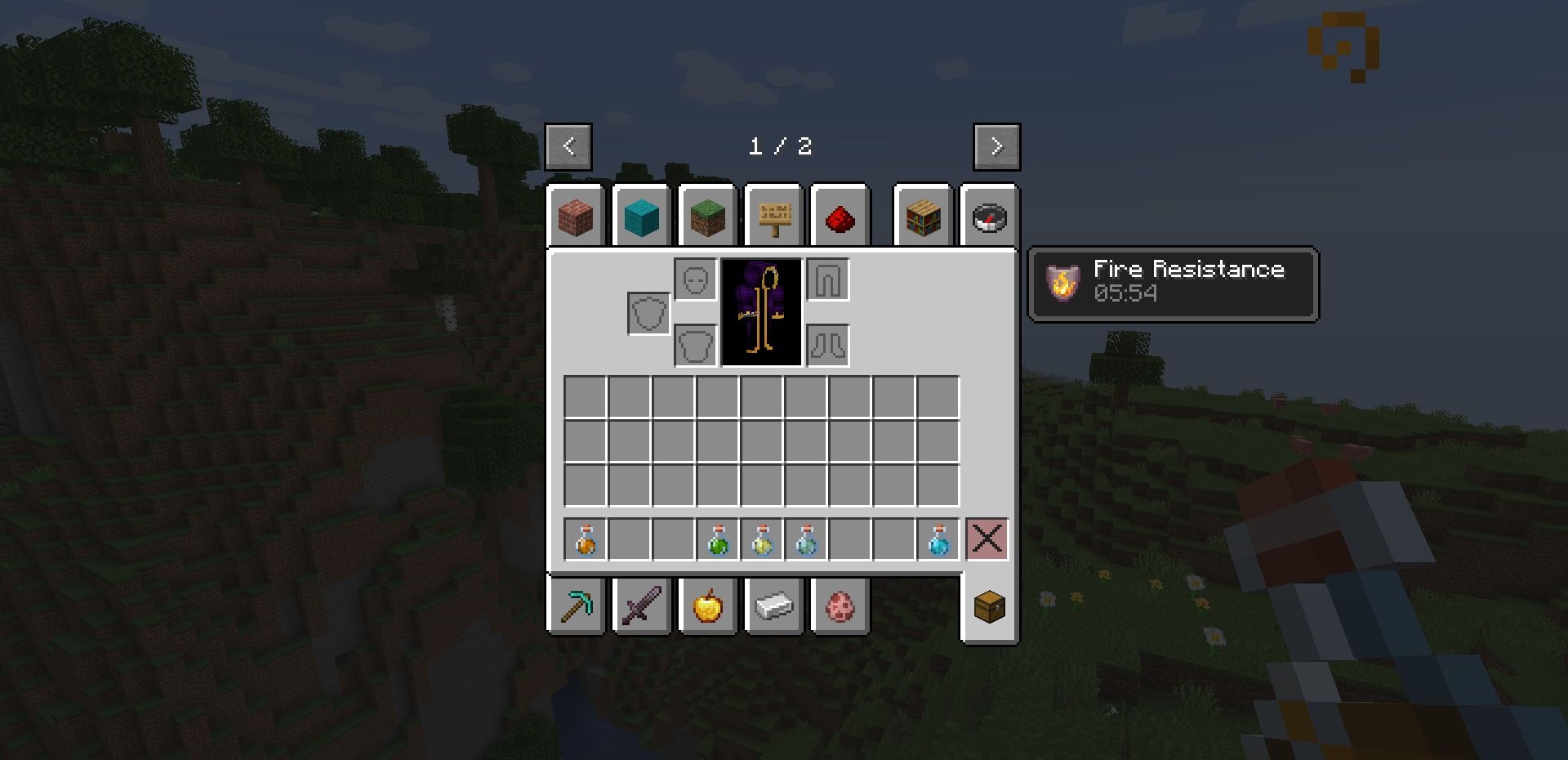Image resolution: width=1568 pixels, height=760 pixels.
Task: Switch to the iron ingot tab
Action: (x=773, y=606)
